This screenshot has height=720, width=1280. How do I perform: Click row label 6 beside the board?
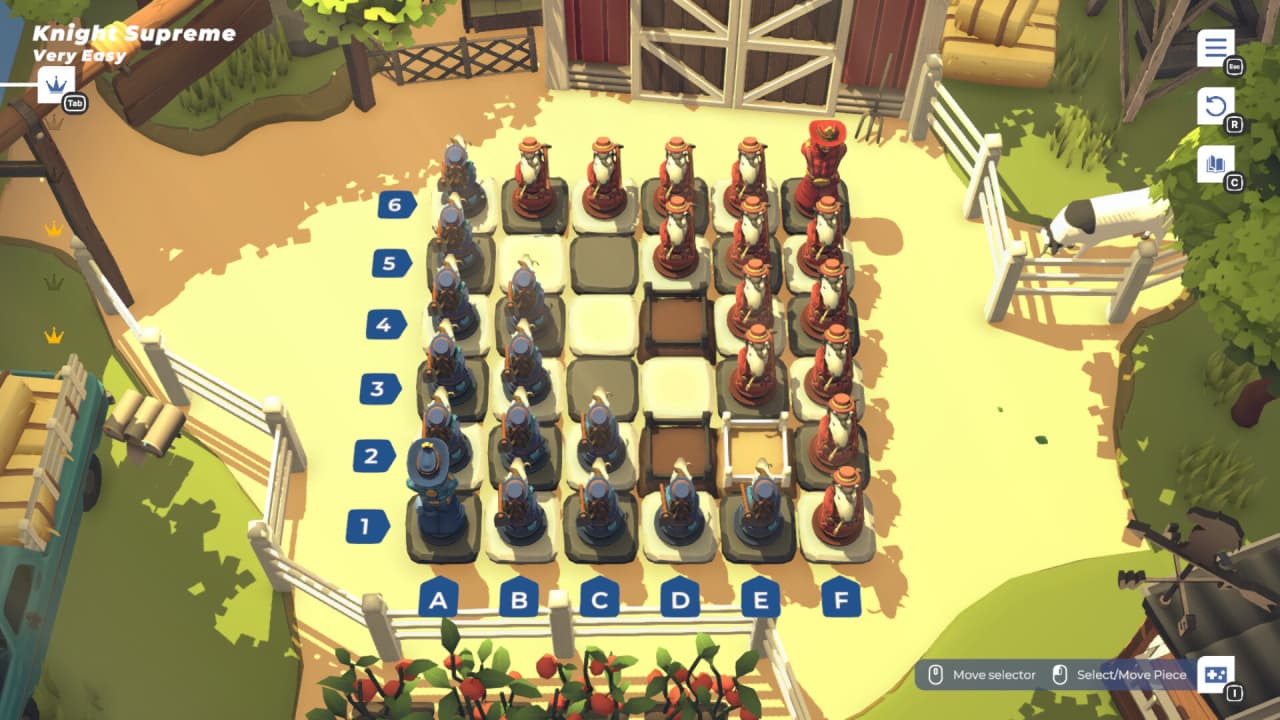pos(395,205)
